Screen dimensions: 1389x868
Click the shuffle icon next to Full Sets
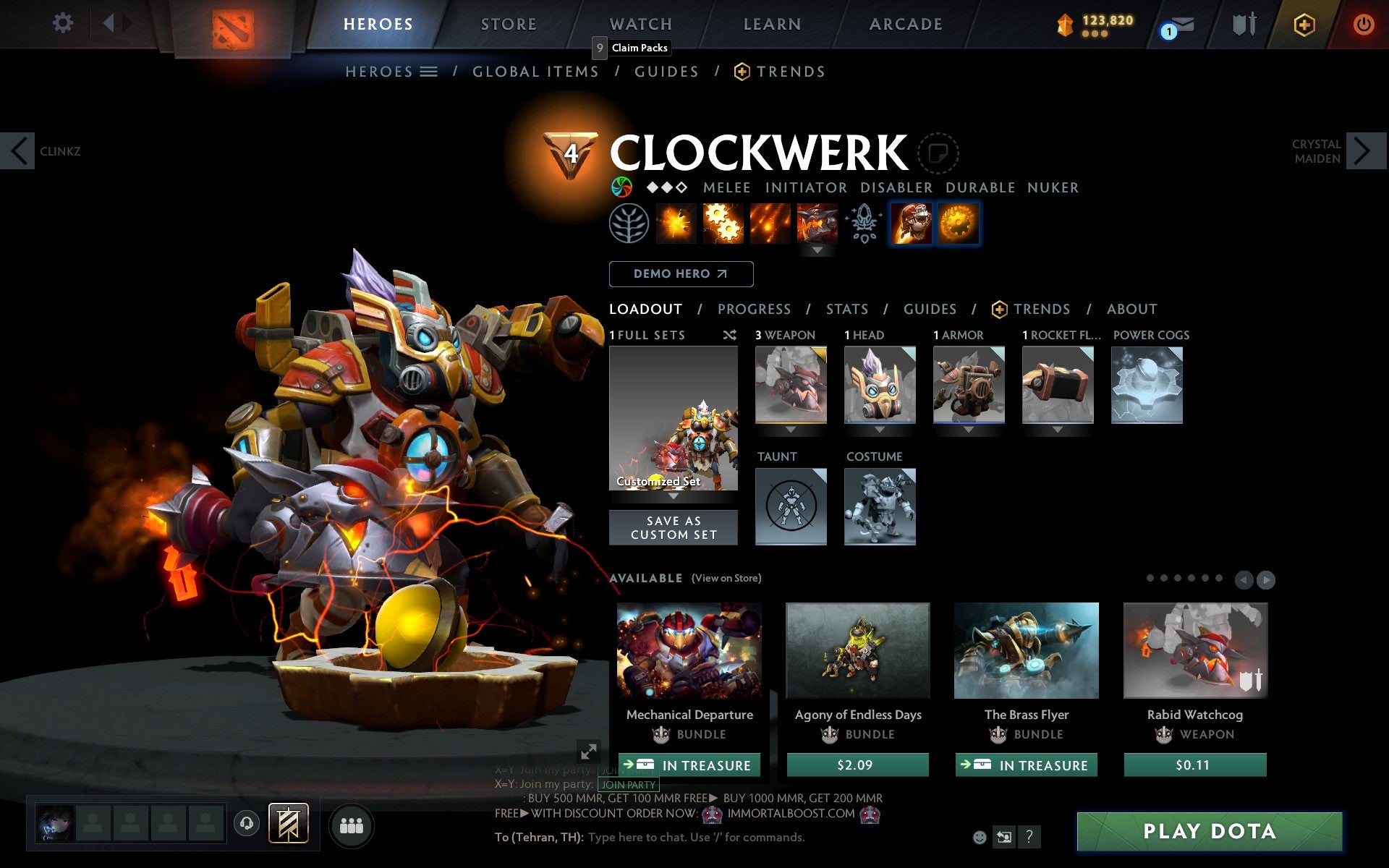click(729, 335)
